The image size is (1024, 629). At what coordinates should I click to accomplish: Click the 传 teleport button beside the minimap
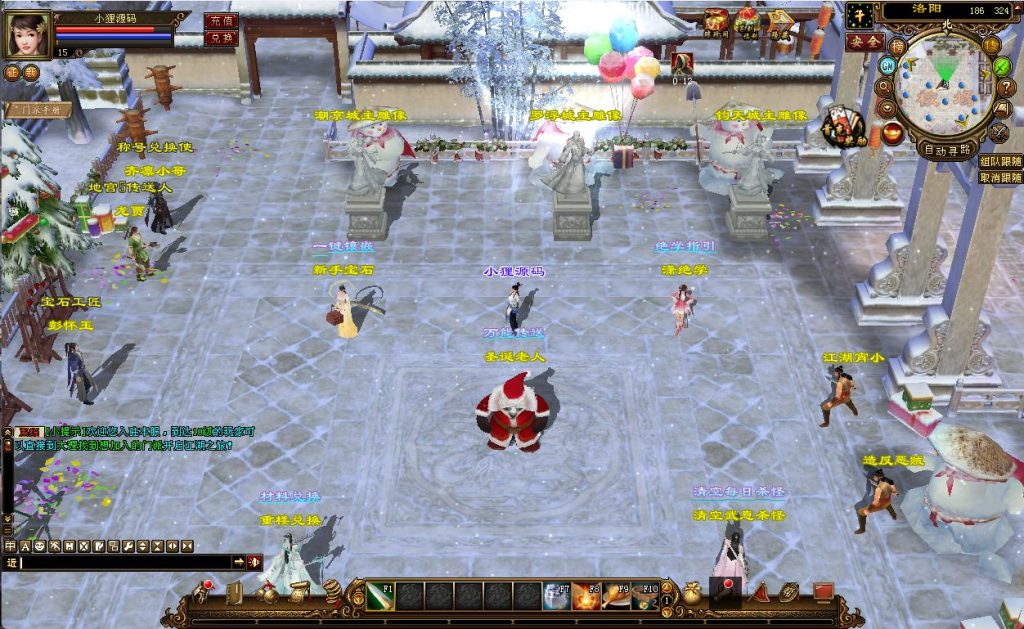990,45
